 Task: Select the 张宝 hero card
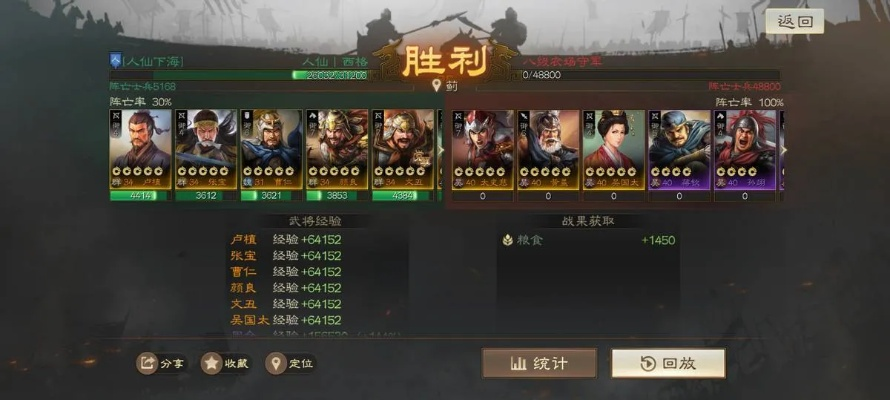206,148
